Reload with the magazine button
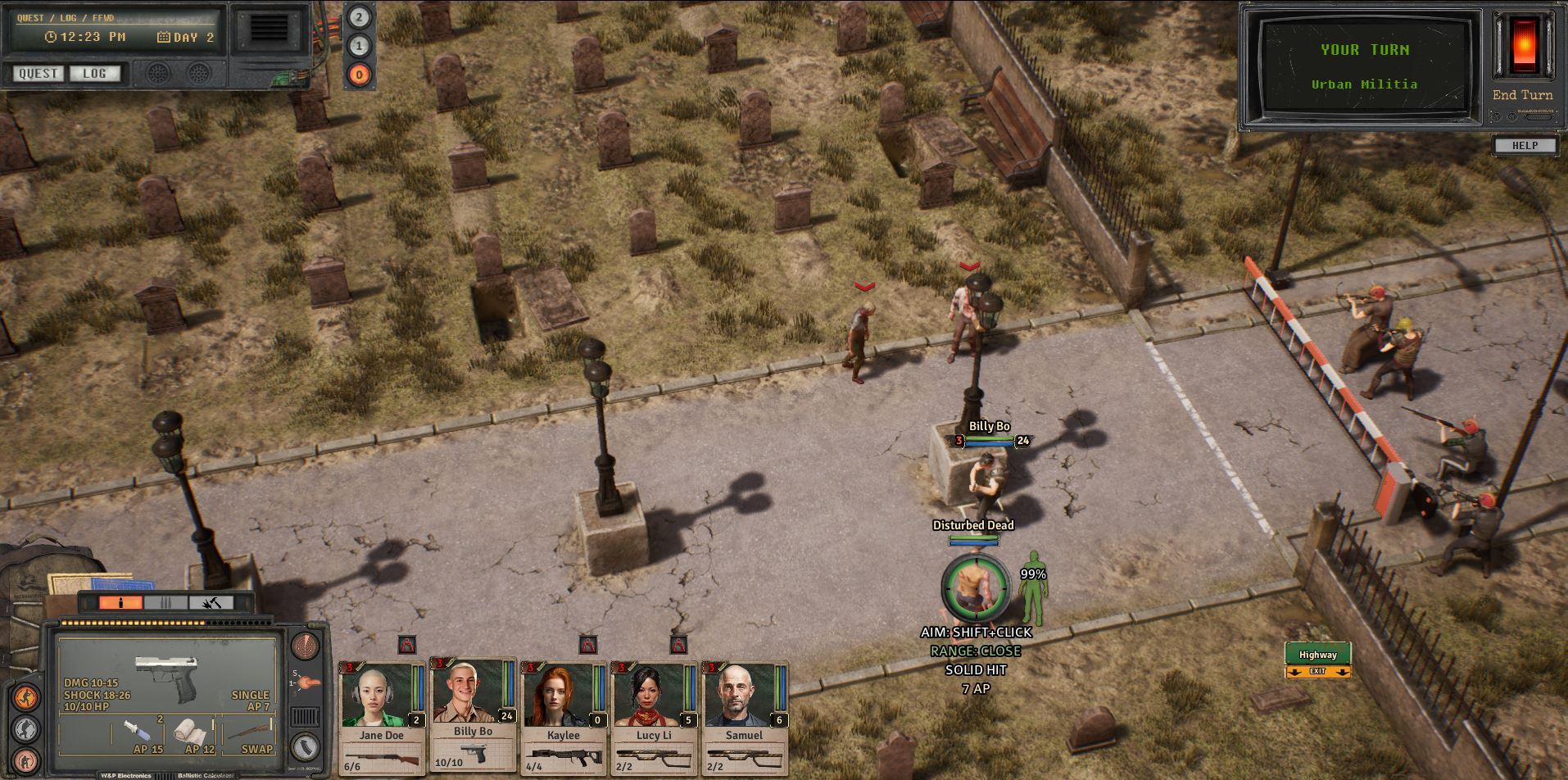The width and height of the screenshot is (1568, 780). (306, 746)
